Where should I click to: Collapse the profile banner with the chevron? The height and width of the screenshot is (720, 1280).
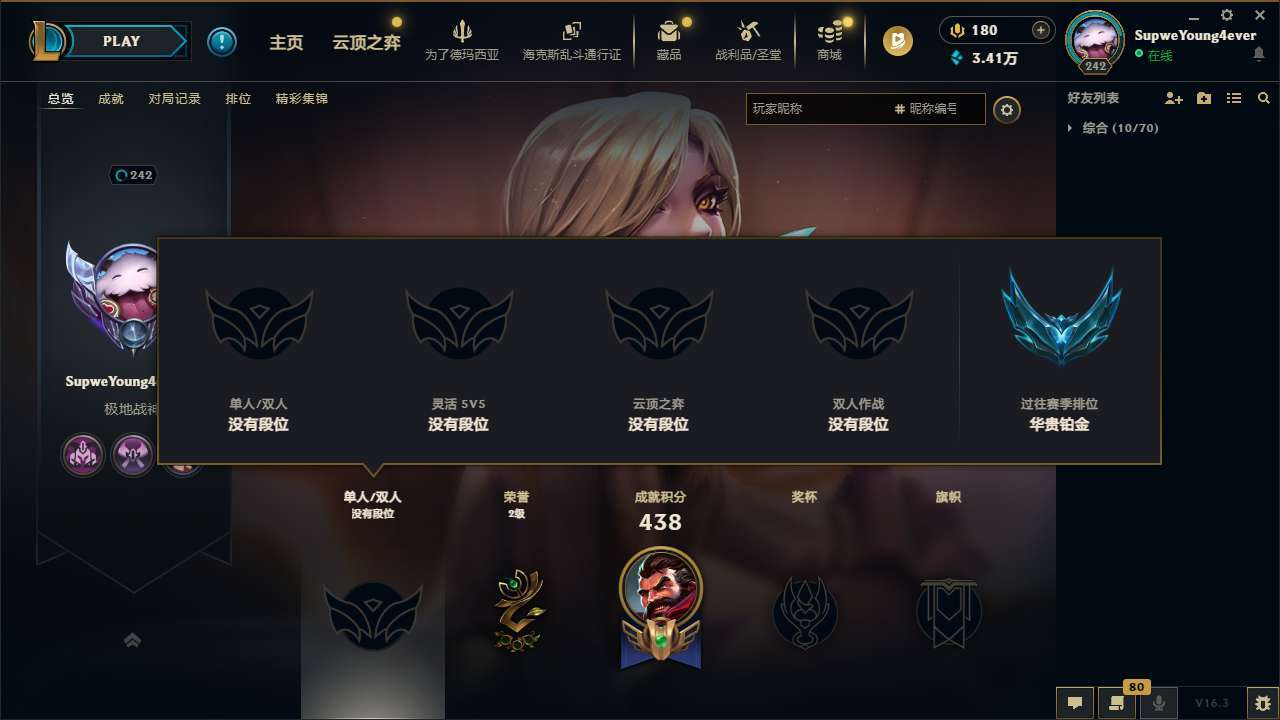(x=133, y=640)
